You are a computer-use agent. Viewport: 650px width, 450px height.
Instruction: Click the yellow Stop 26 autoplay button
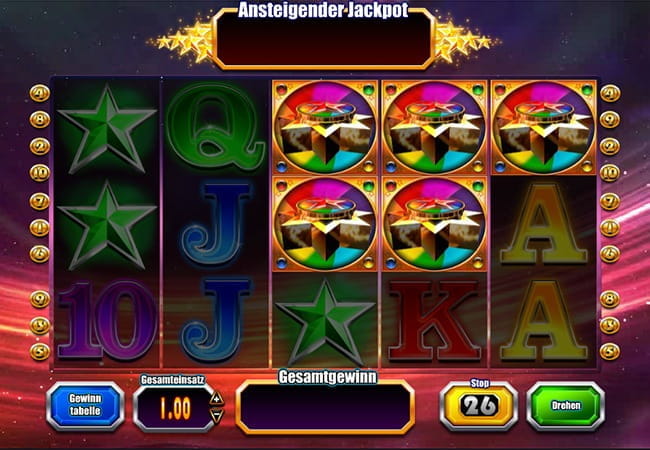[x=478, y=405]
